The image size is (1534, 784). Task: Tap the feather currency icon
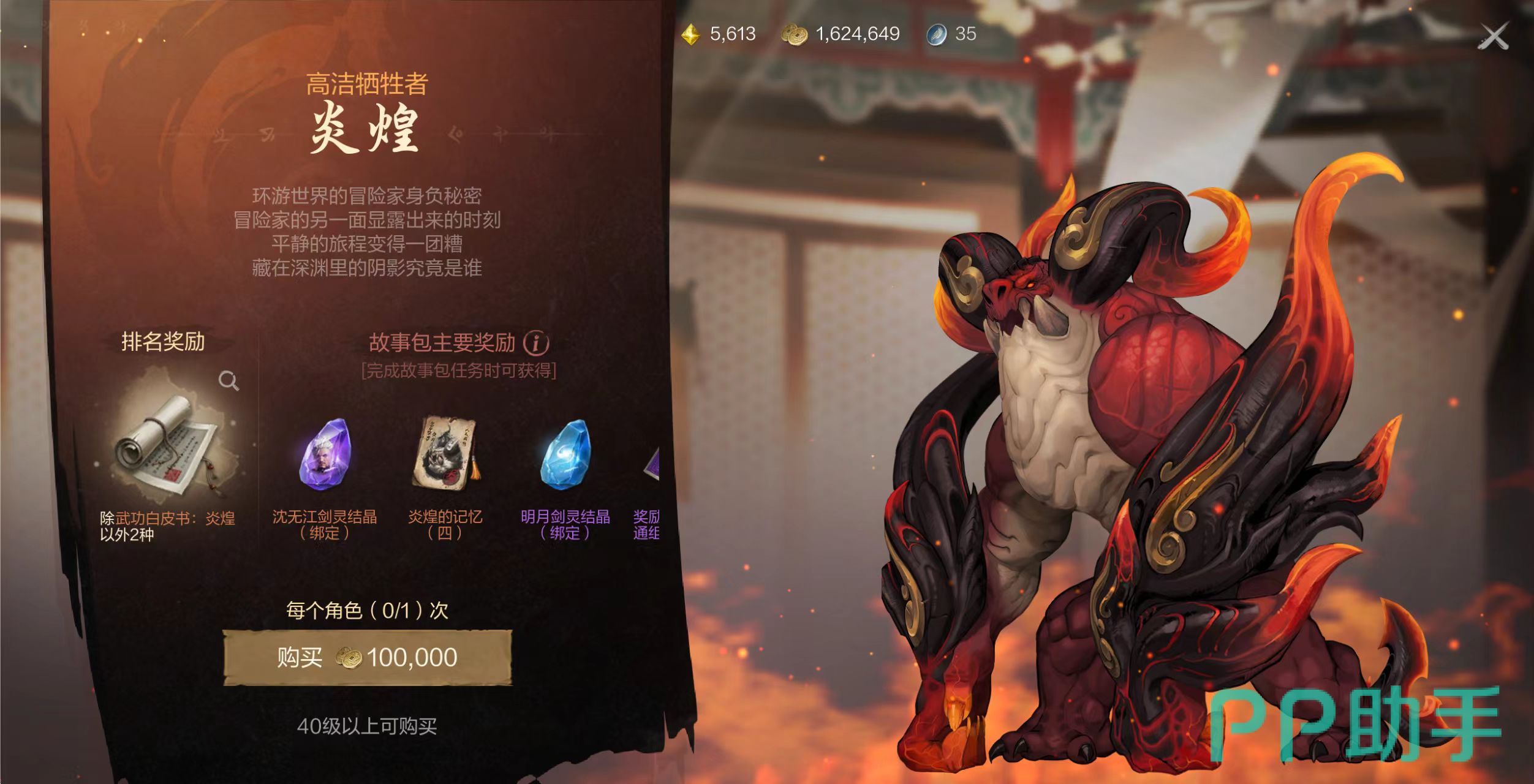[936, 34]
